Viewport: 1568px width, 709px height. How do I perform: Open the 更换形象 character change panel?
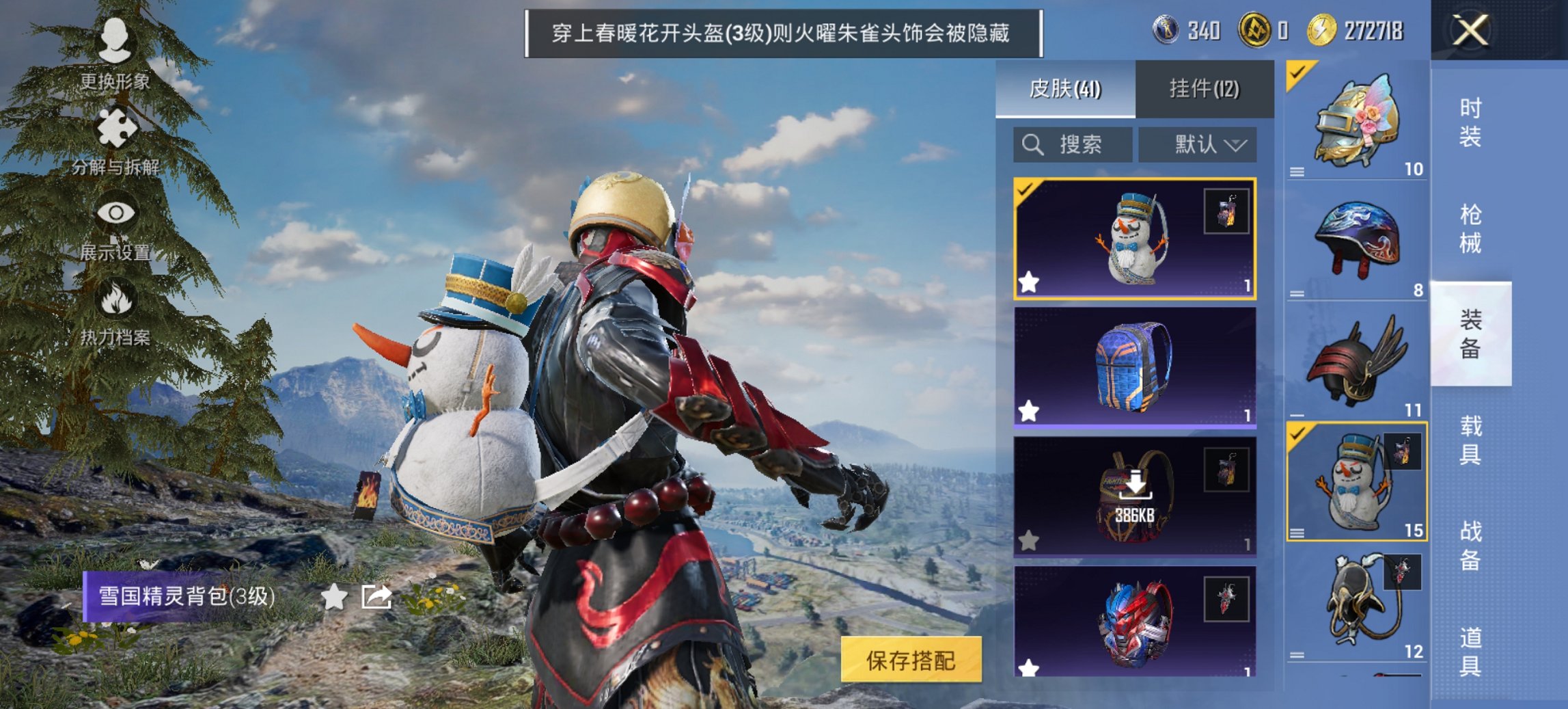(116, 43)
